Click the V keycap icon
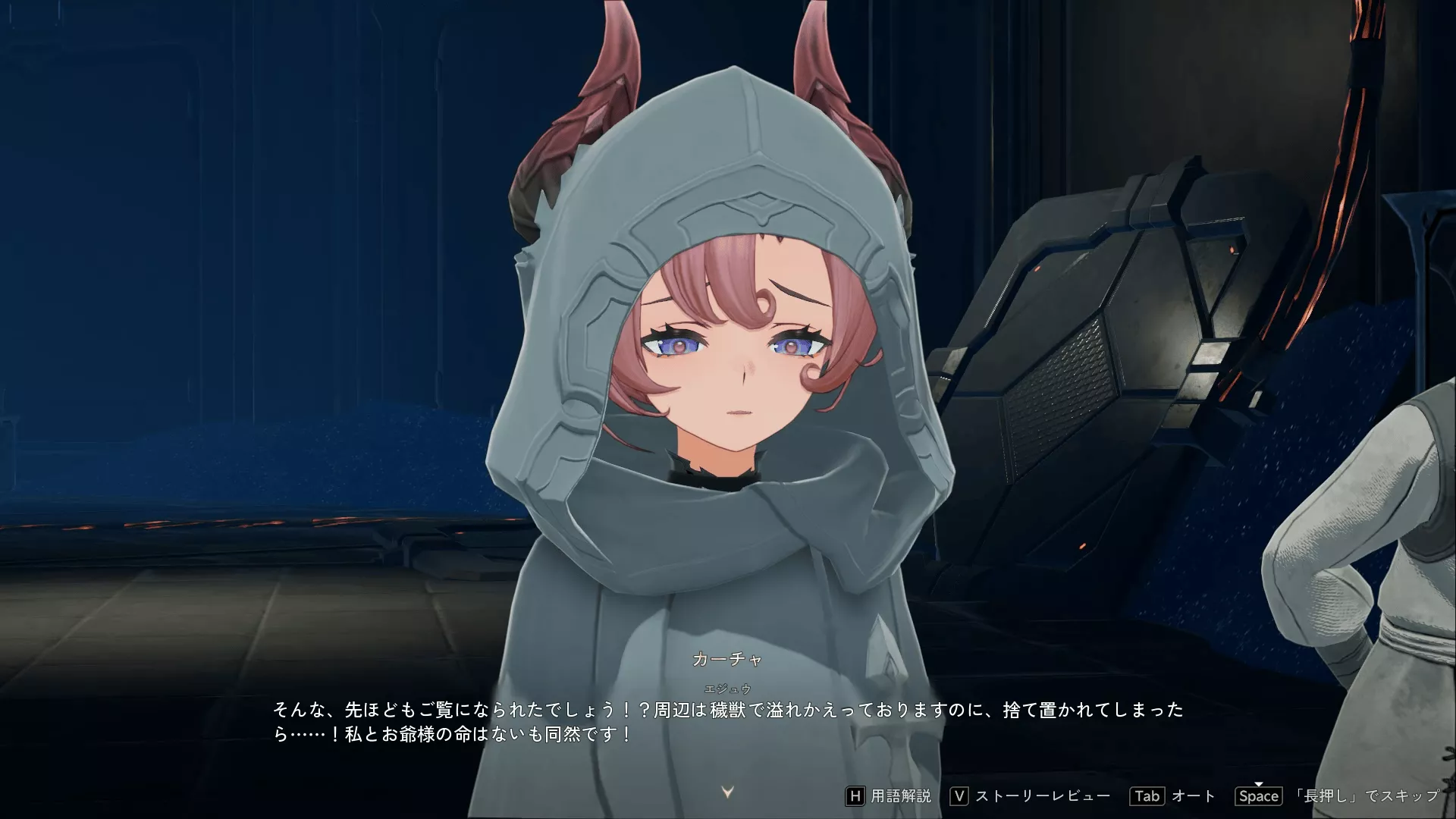Image resolution: width=1456 pixels, height=819 pixels. click(959, 796)
